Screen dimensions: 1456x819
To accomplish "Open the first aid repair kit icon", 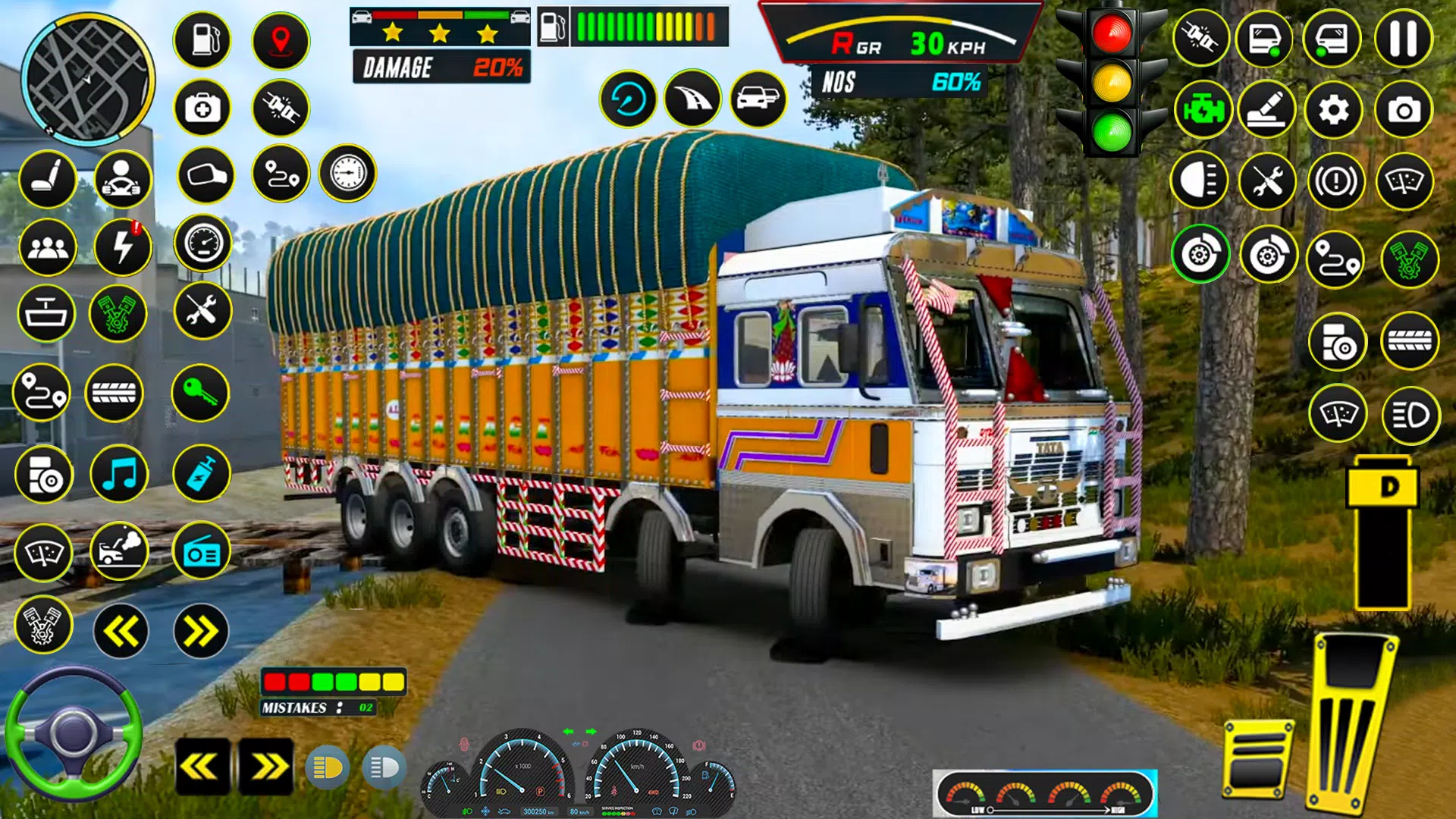I will pos(202,109).
